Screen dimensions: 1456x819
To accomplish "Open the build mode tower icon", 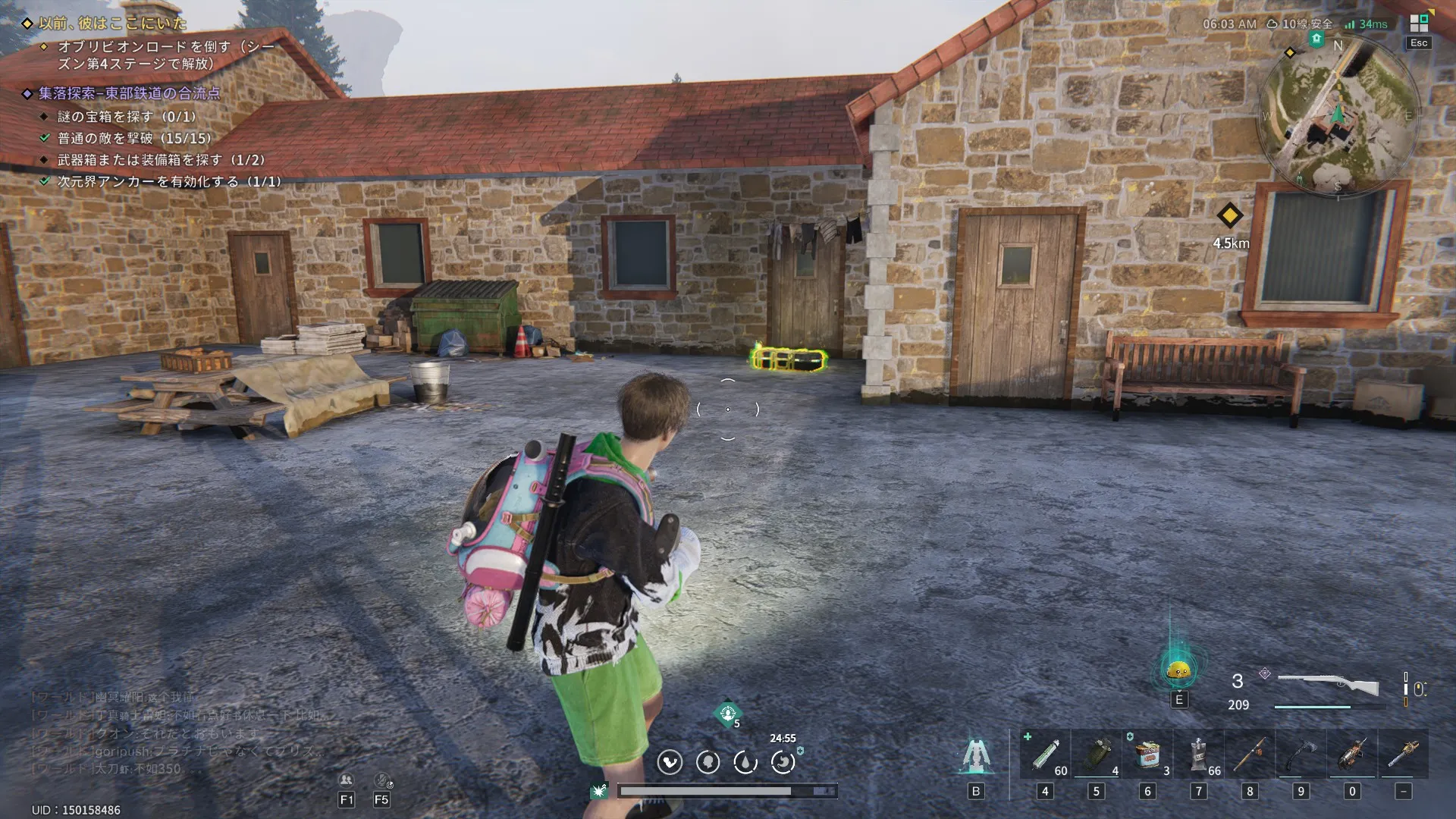I will tap(976, 755).
